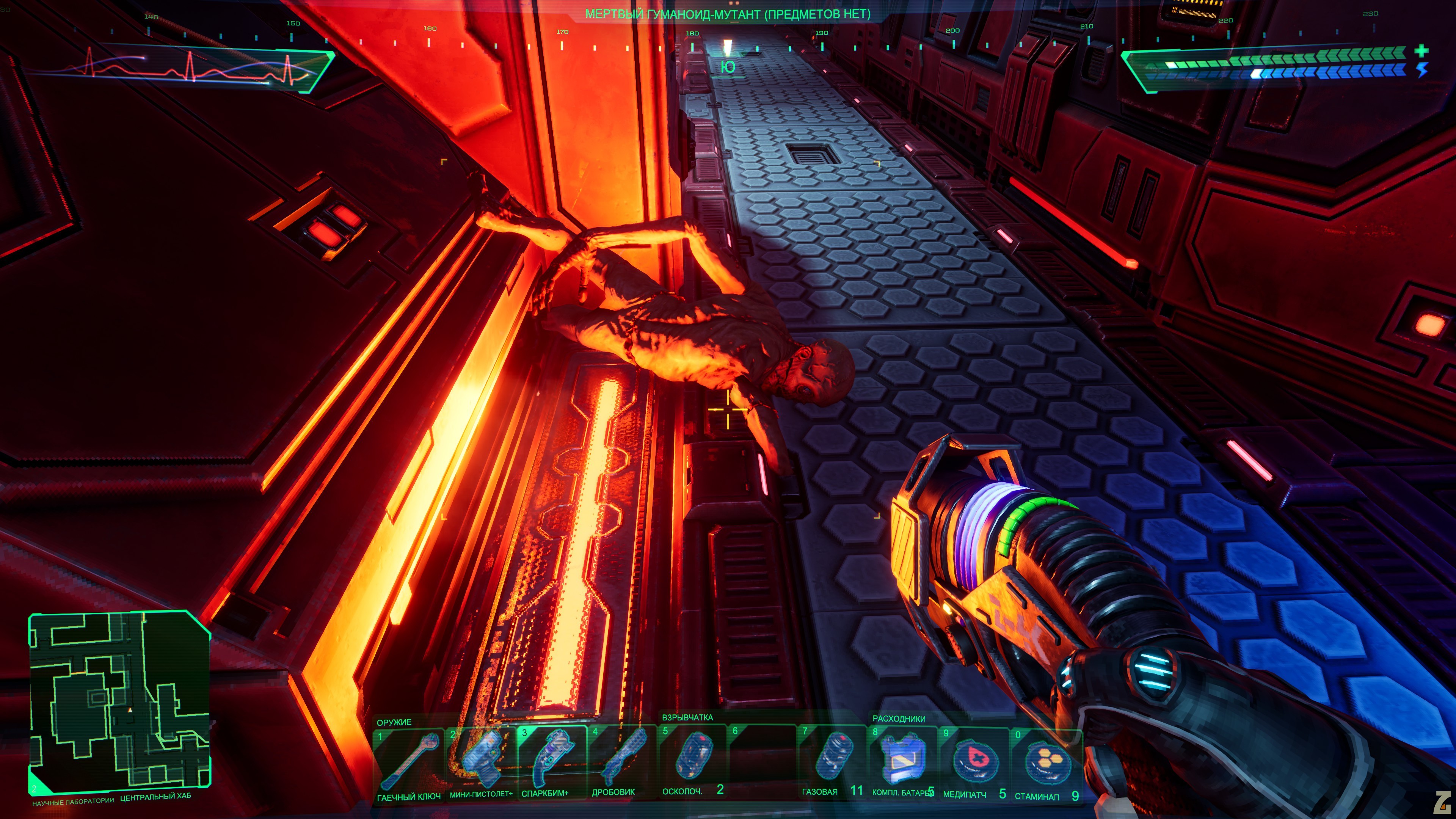This screenshot has width=1456, height=819.
Task: Select the Осколоч. frag grenade slot
Action: pos(692,759)
